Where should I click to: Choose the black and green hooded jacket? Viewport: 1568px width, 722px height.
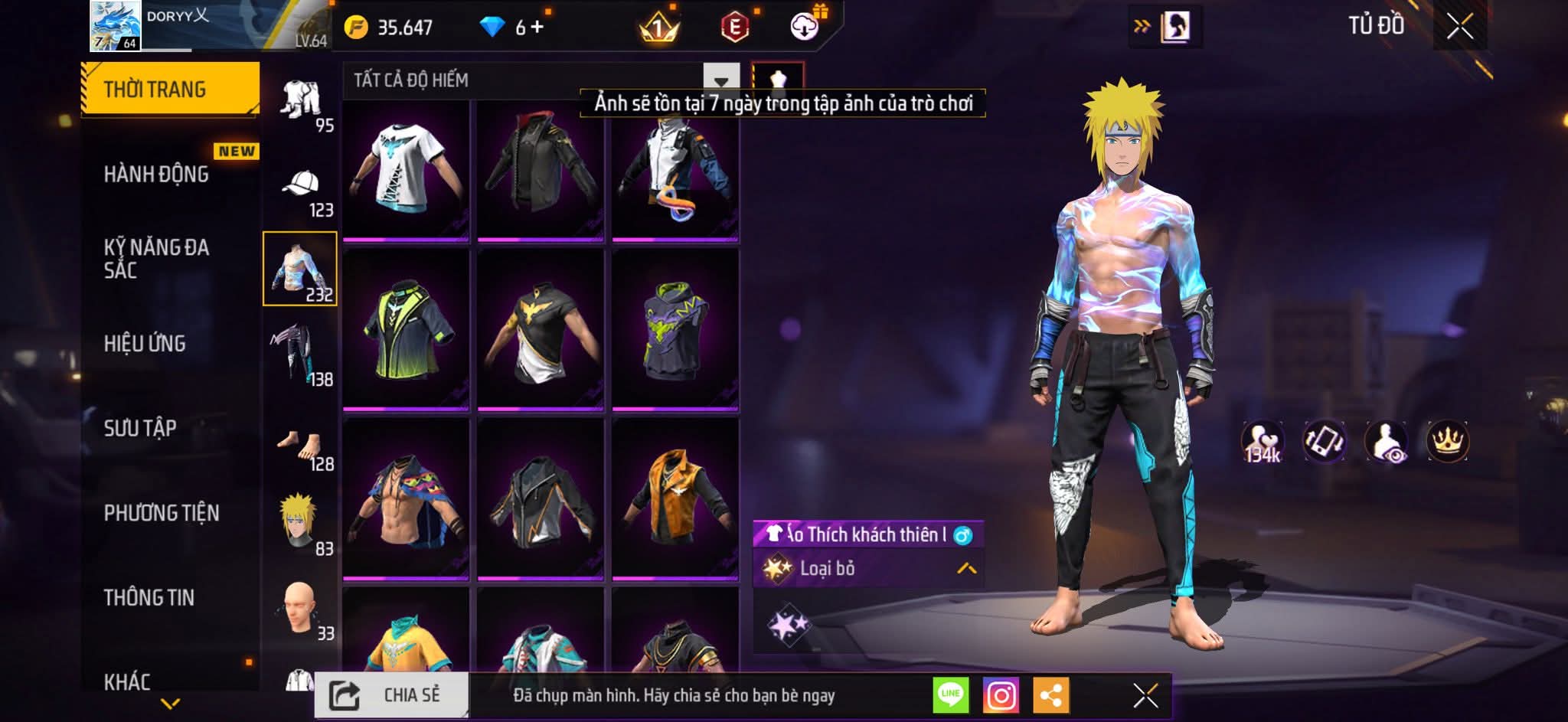tap(406, 331)
